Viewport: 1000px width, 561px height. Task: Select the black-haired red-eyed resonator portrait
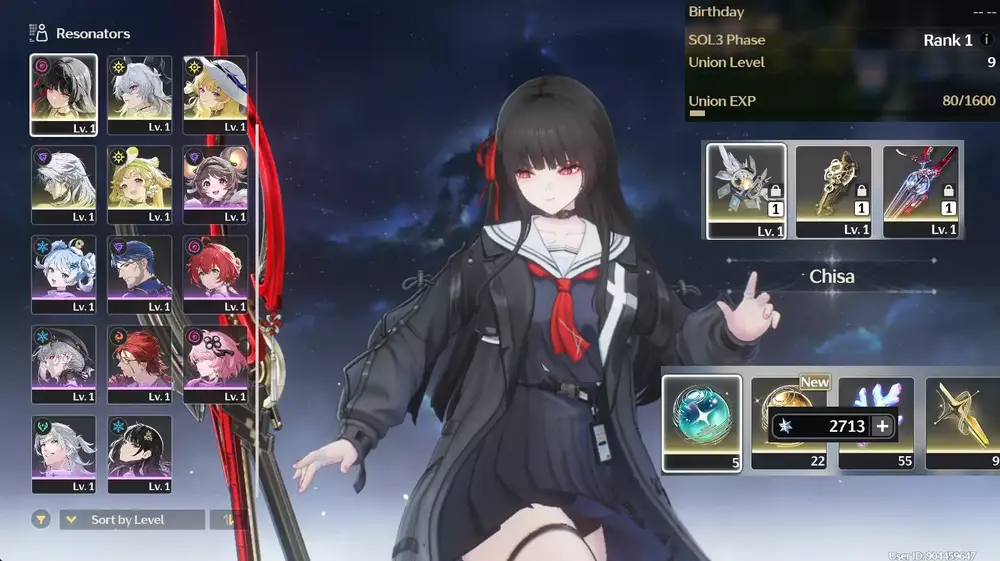[x=64, y=94]
